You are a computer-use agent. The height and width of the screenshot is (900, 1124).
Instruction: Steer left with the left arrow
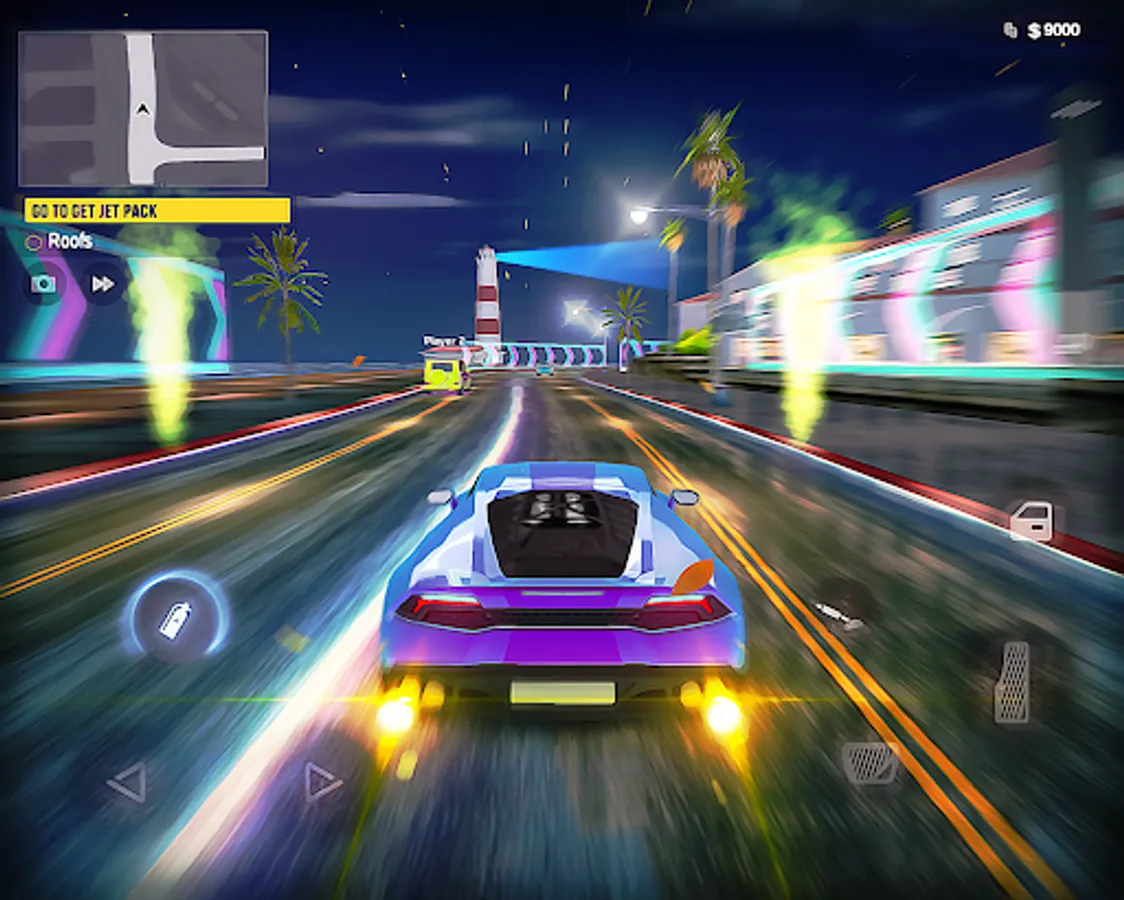[127, 782]
